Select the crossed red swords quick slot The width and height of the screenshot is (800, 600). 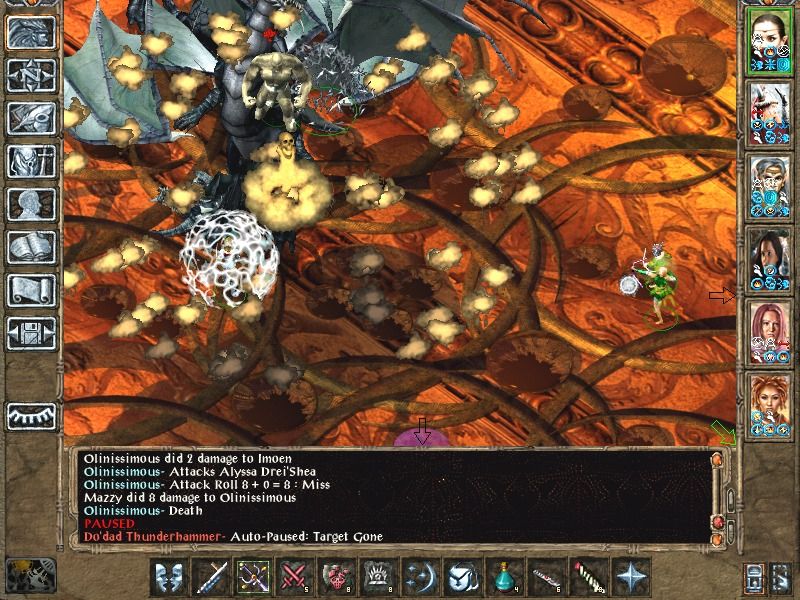click(x=295, y=577)
